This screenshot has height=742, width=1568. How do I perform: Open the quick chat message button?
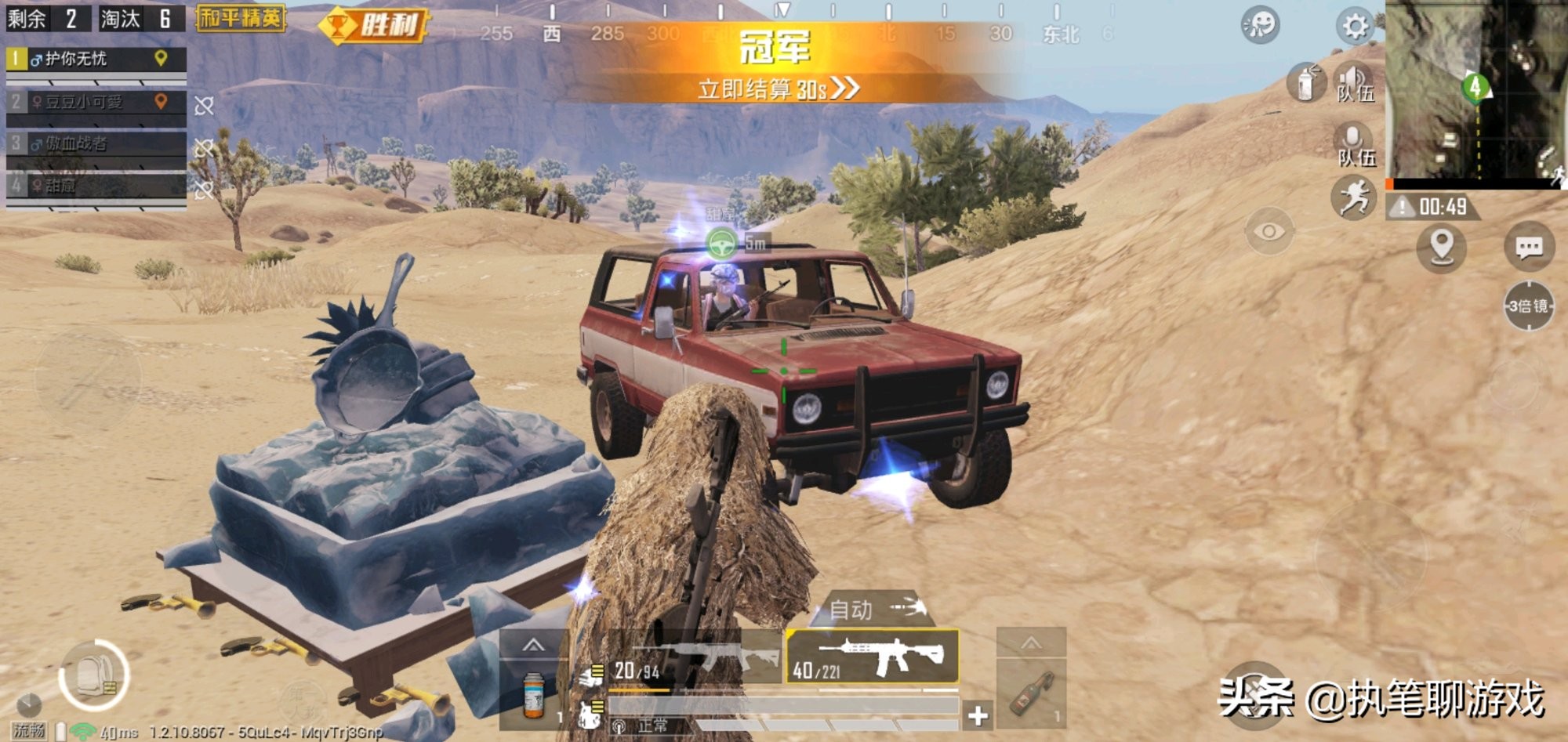point(1529,248)
